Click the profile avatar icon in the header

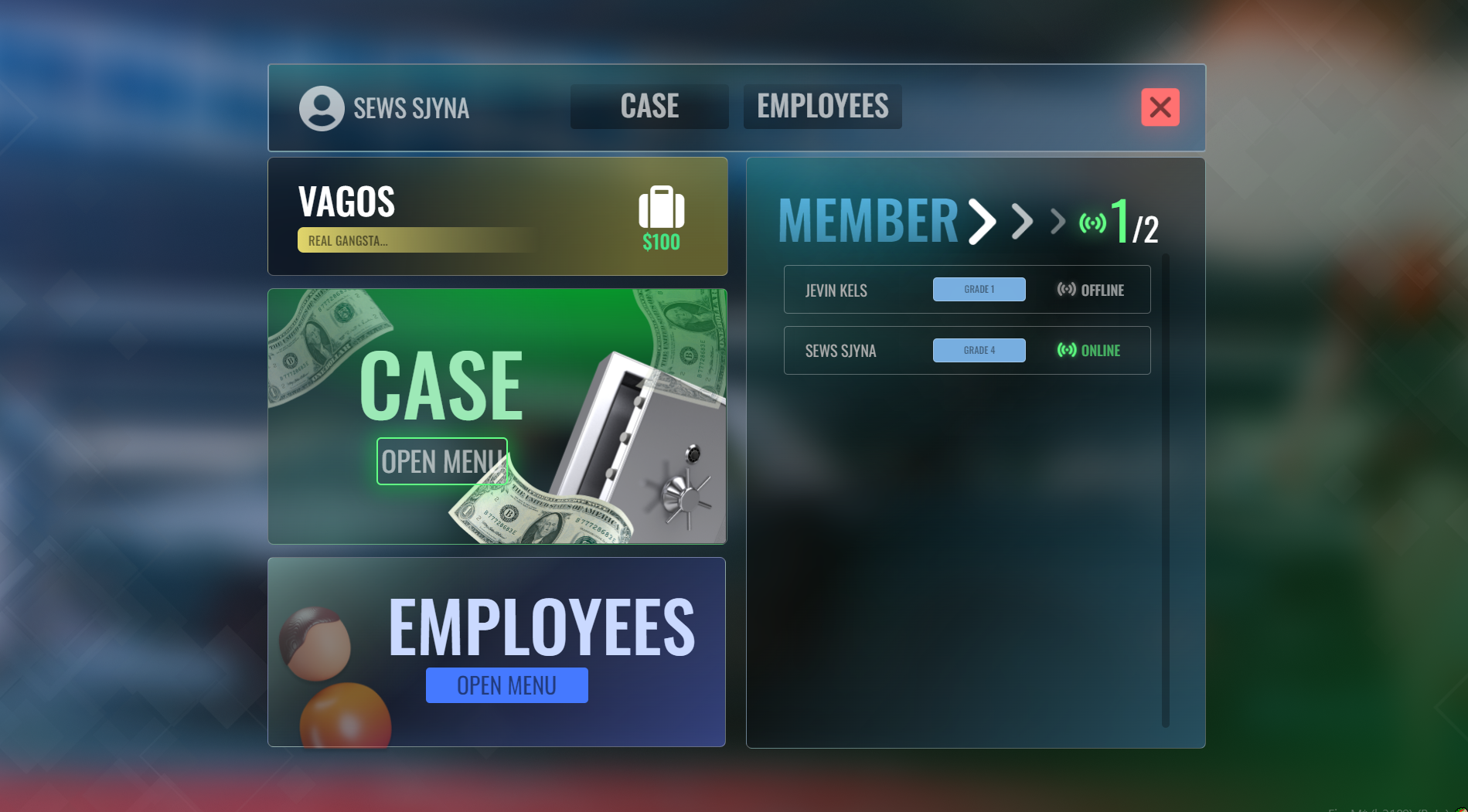click(x=321, y=107)
